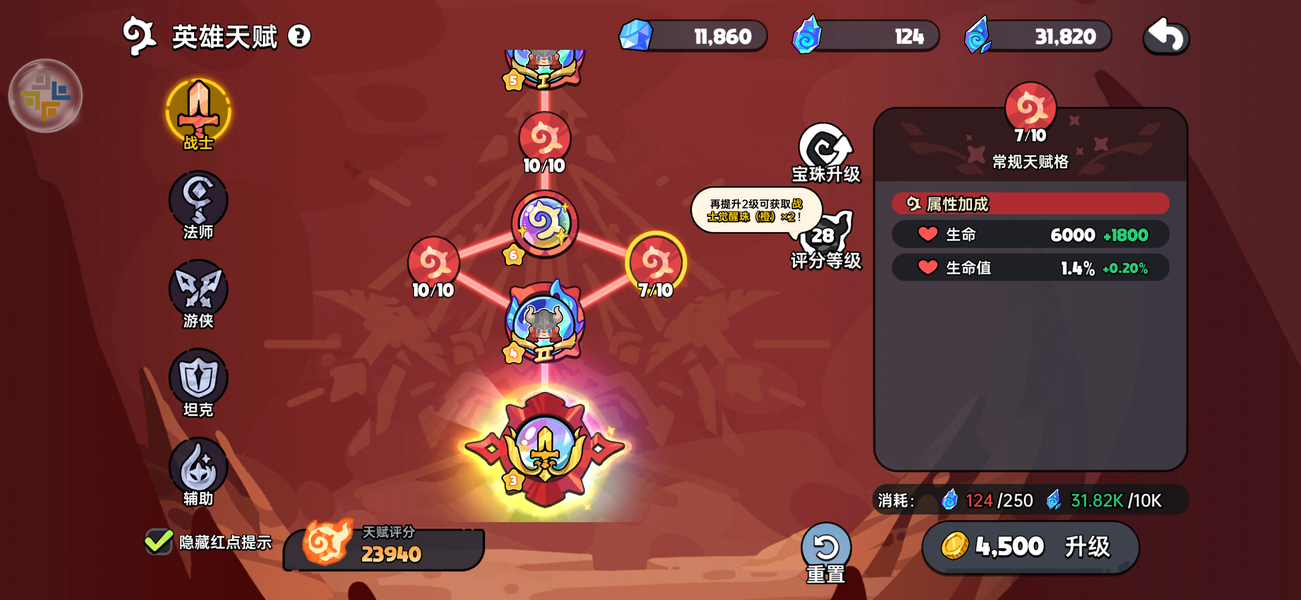This screenshot has height=600, width=1301.
Task: Tap the floating round assistant bubble
Action: coord(45,96)
